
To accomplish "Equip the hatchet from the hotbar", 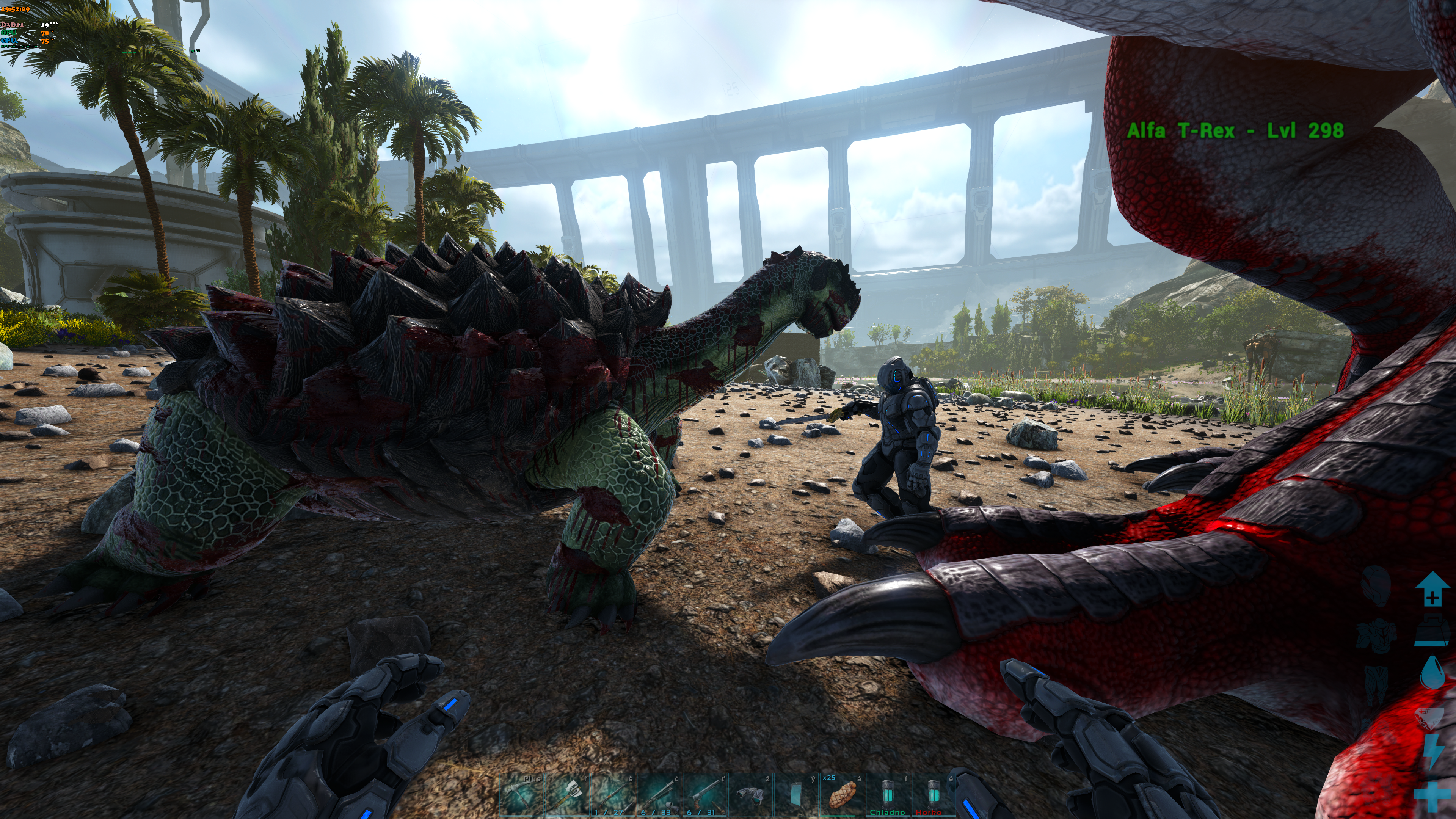I will click(x=567, y=795).
